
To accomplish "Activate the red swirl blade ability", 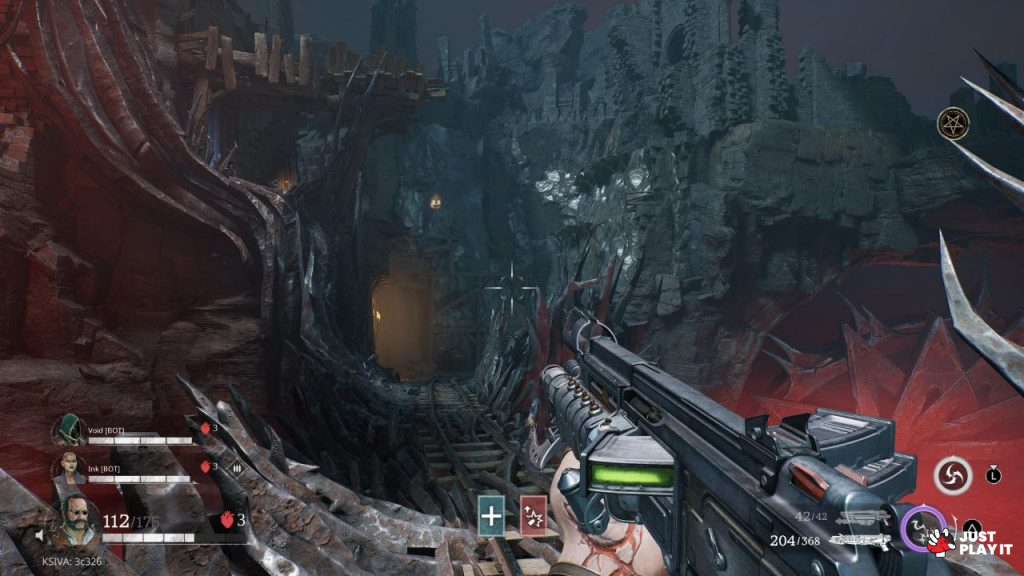I will pyautogui.click(x=953, y=477).
